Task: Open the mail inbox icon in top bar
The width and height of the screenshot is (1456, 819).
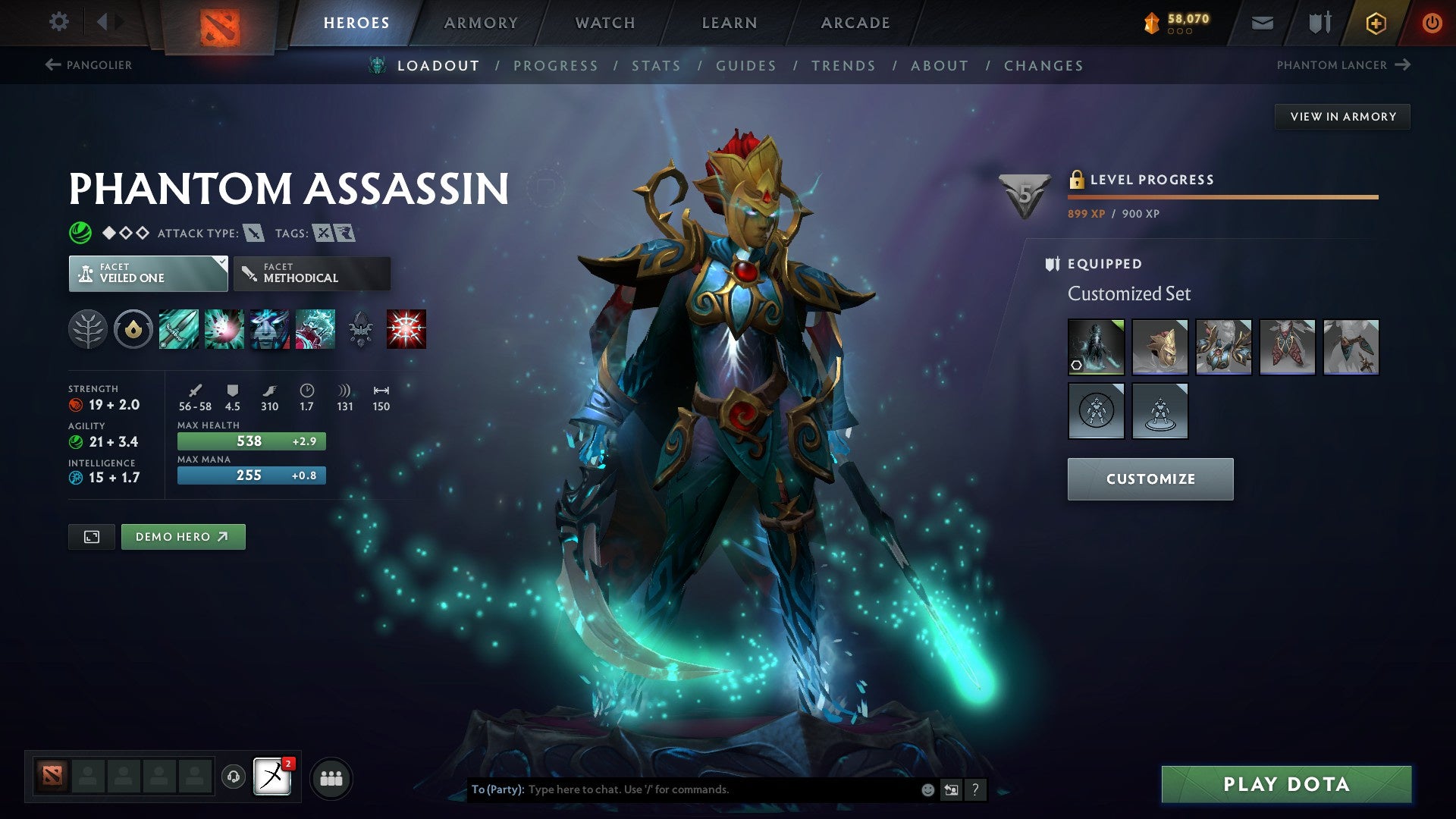Action: click(x=1263, y=23)
